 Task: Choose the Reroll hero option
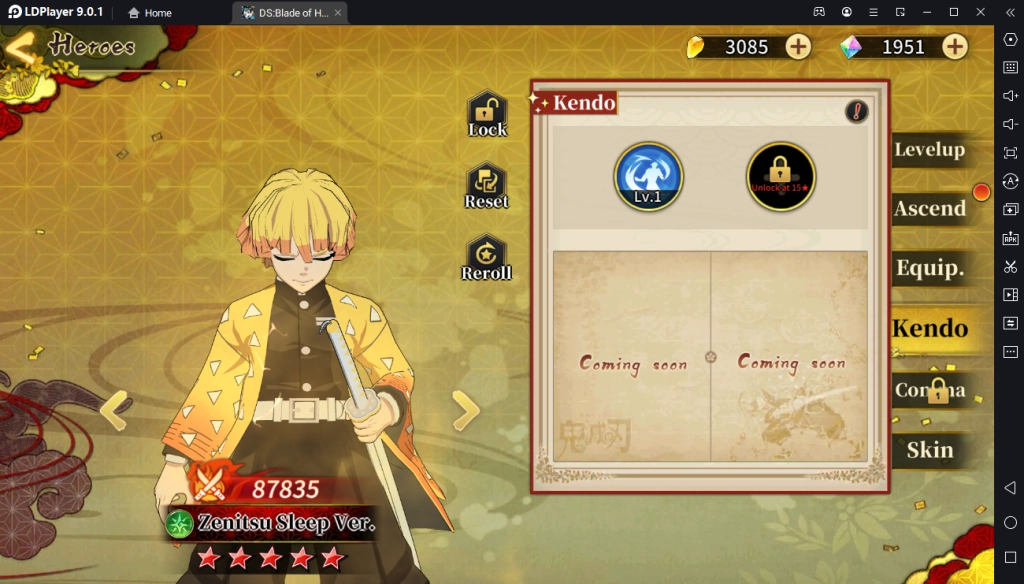point(487,258)
